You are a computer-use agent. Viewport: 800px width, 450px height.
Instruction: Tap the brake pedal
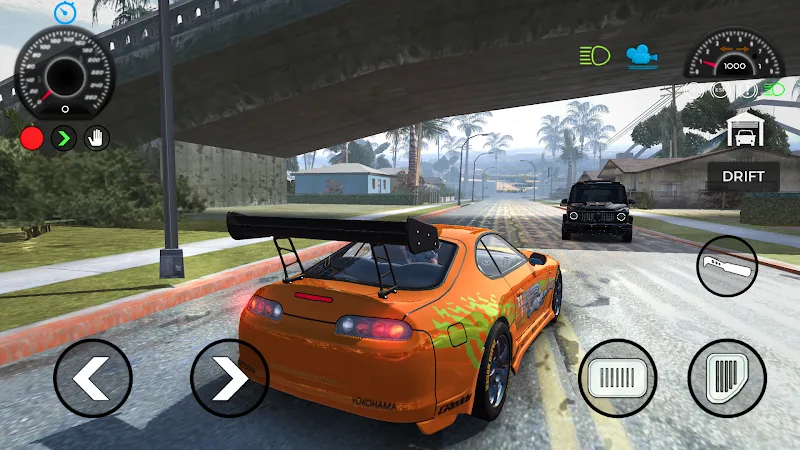click(x=617, y=378)
